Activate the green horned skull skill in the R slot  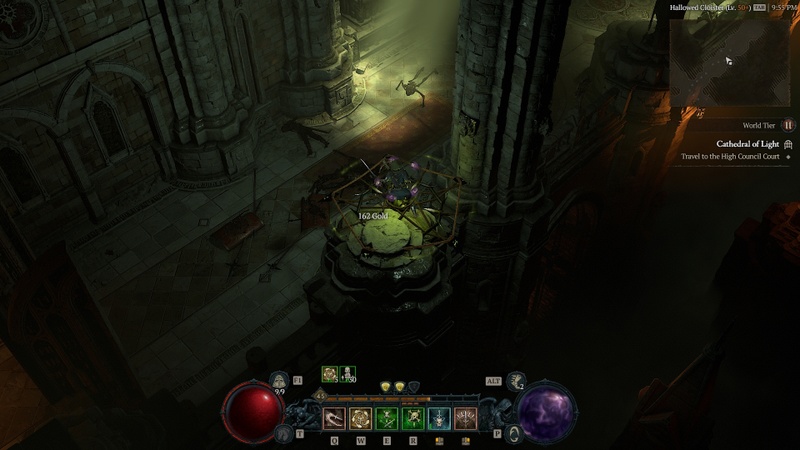pyautogui.click(x=412, y=419)
